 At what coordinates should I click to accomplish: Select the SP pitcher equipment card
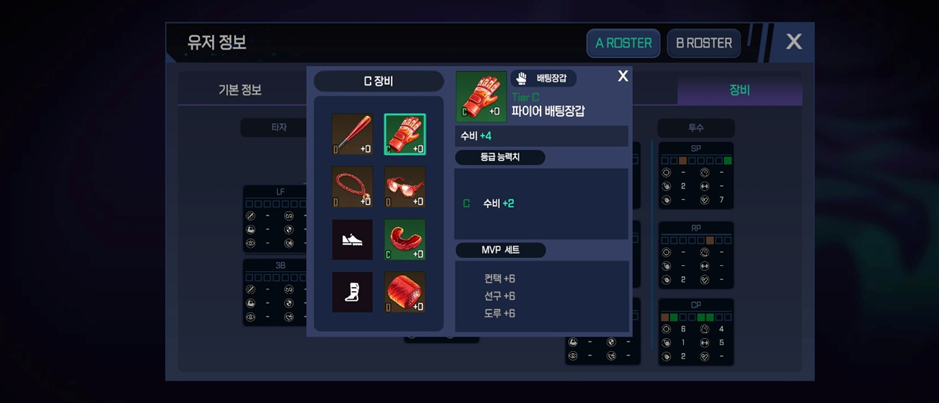coord(696,176)
